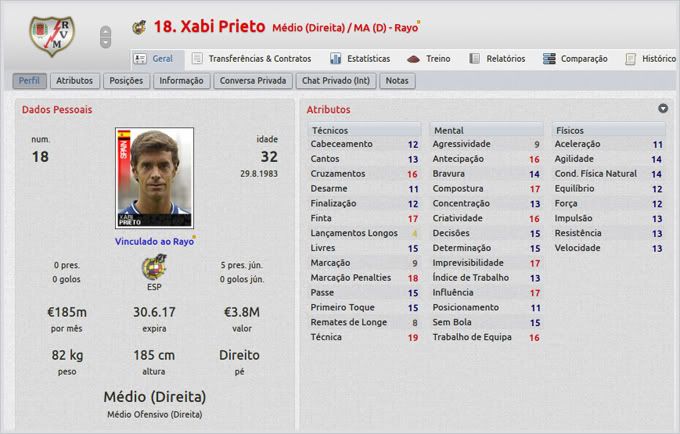Switch to the Atributos sub-tab
Viewport: 680px width, 434px height.
point(75,80)
